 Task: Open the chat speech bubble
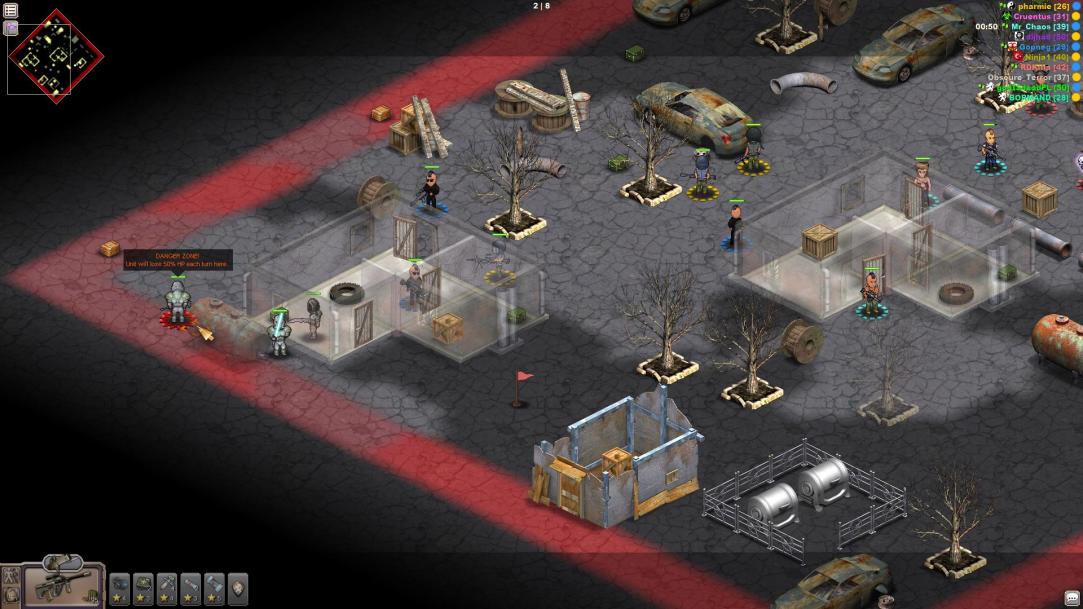(x=1072, y=598)
